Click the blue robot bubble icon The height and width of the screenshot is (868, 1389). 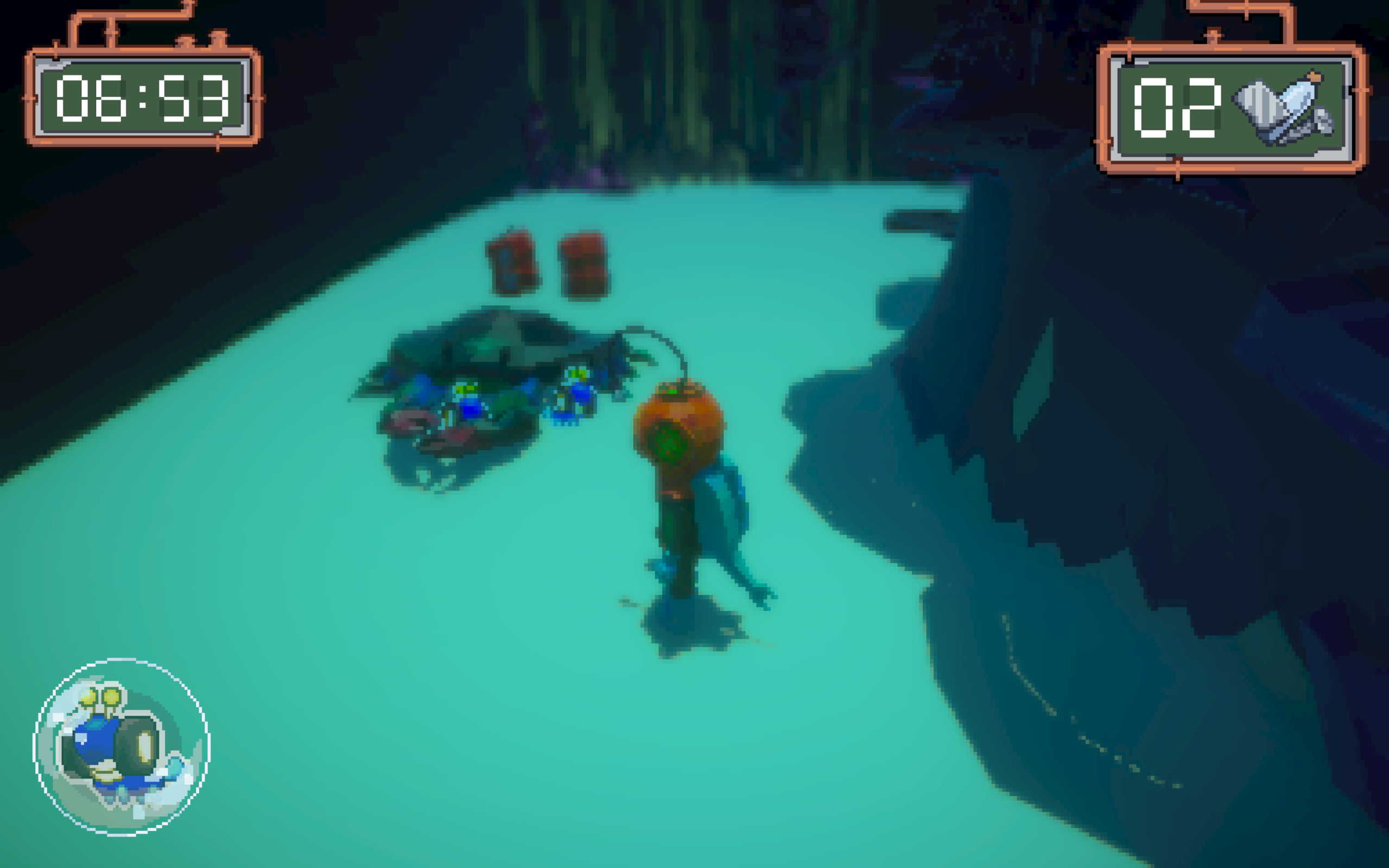[122, 746]
